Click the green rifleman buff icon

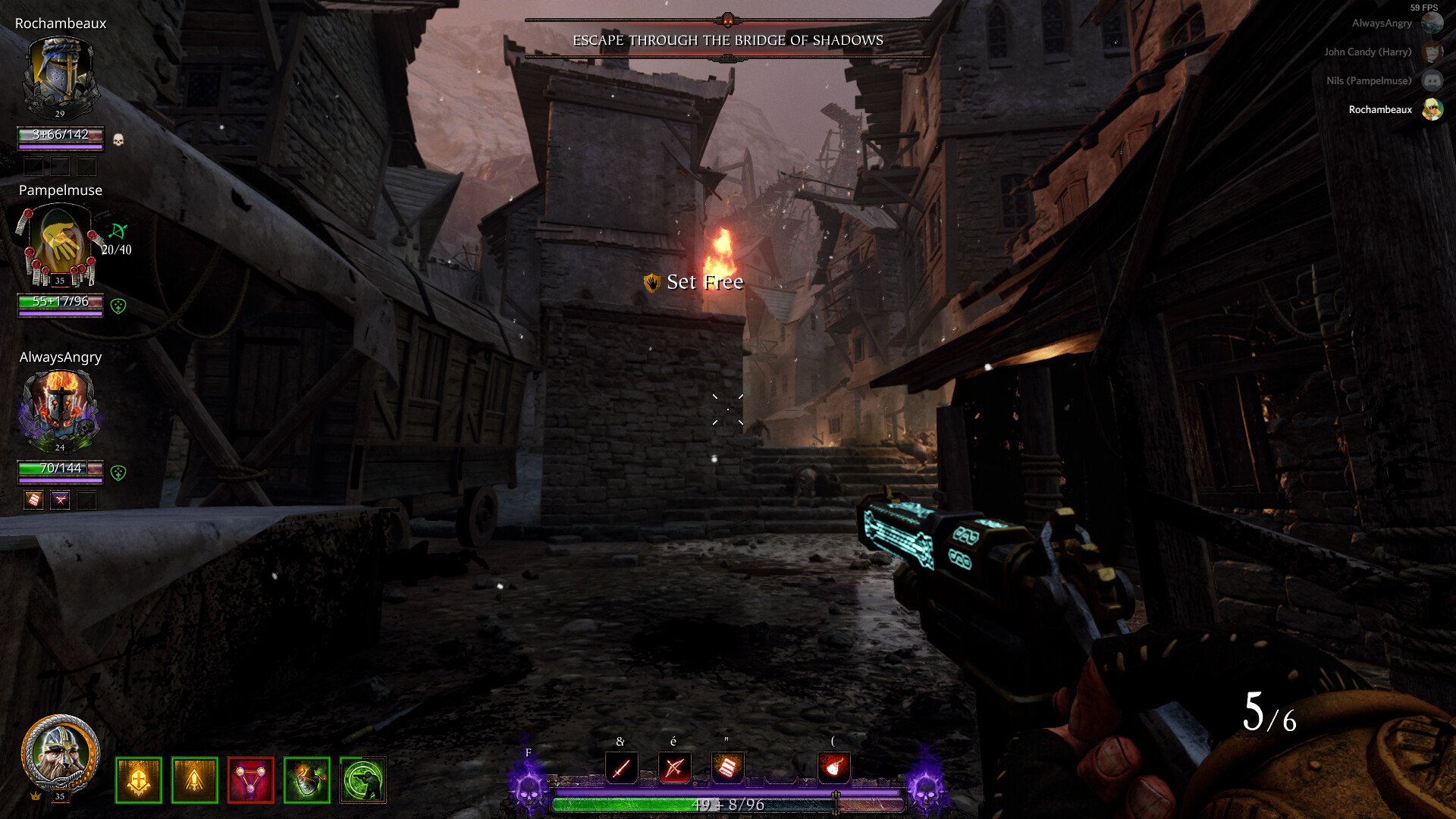[x=363, y=780]
